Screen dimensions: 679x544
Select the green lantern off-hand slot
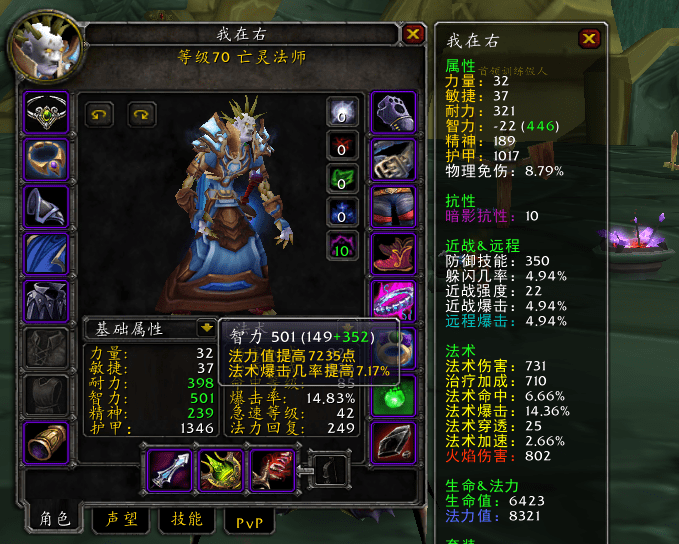click(x=221, y=470)
